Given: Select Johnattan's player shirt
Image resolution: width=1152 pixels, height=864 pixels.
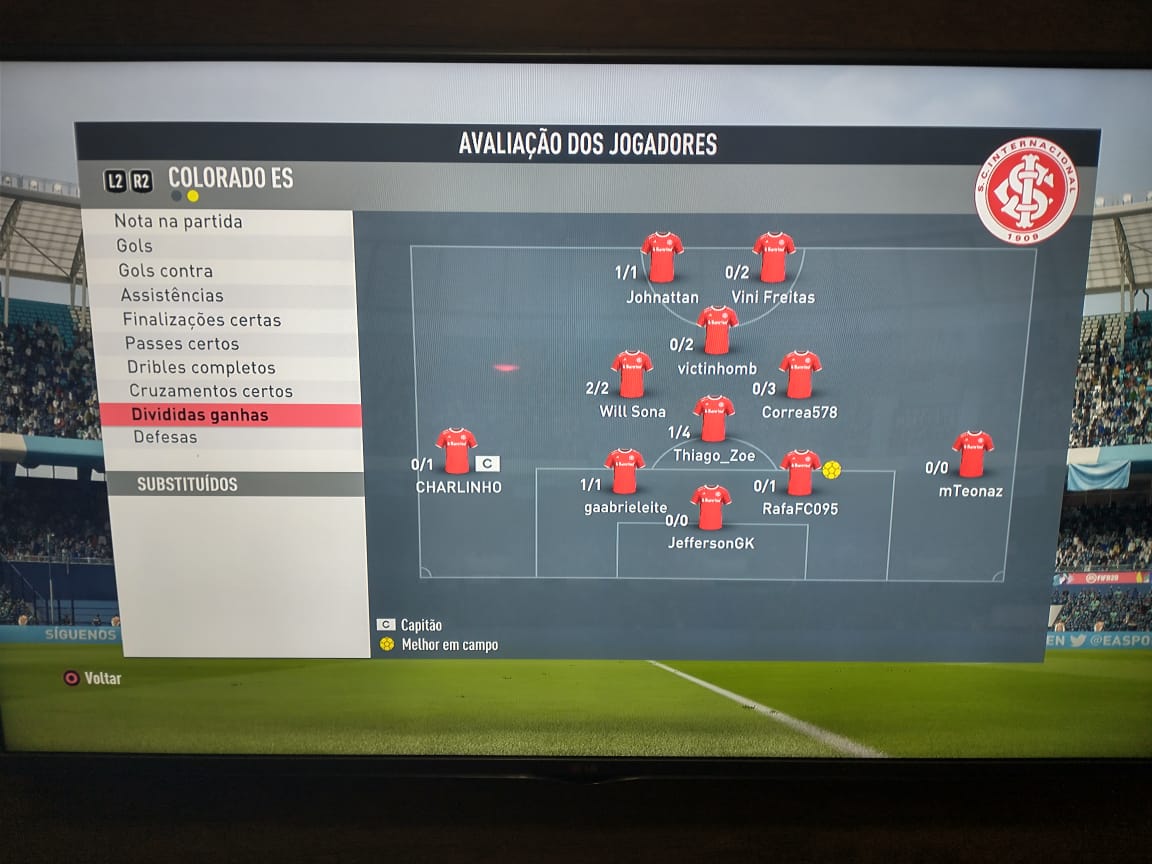Looking at the screenshot, I should (662, 257).
